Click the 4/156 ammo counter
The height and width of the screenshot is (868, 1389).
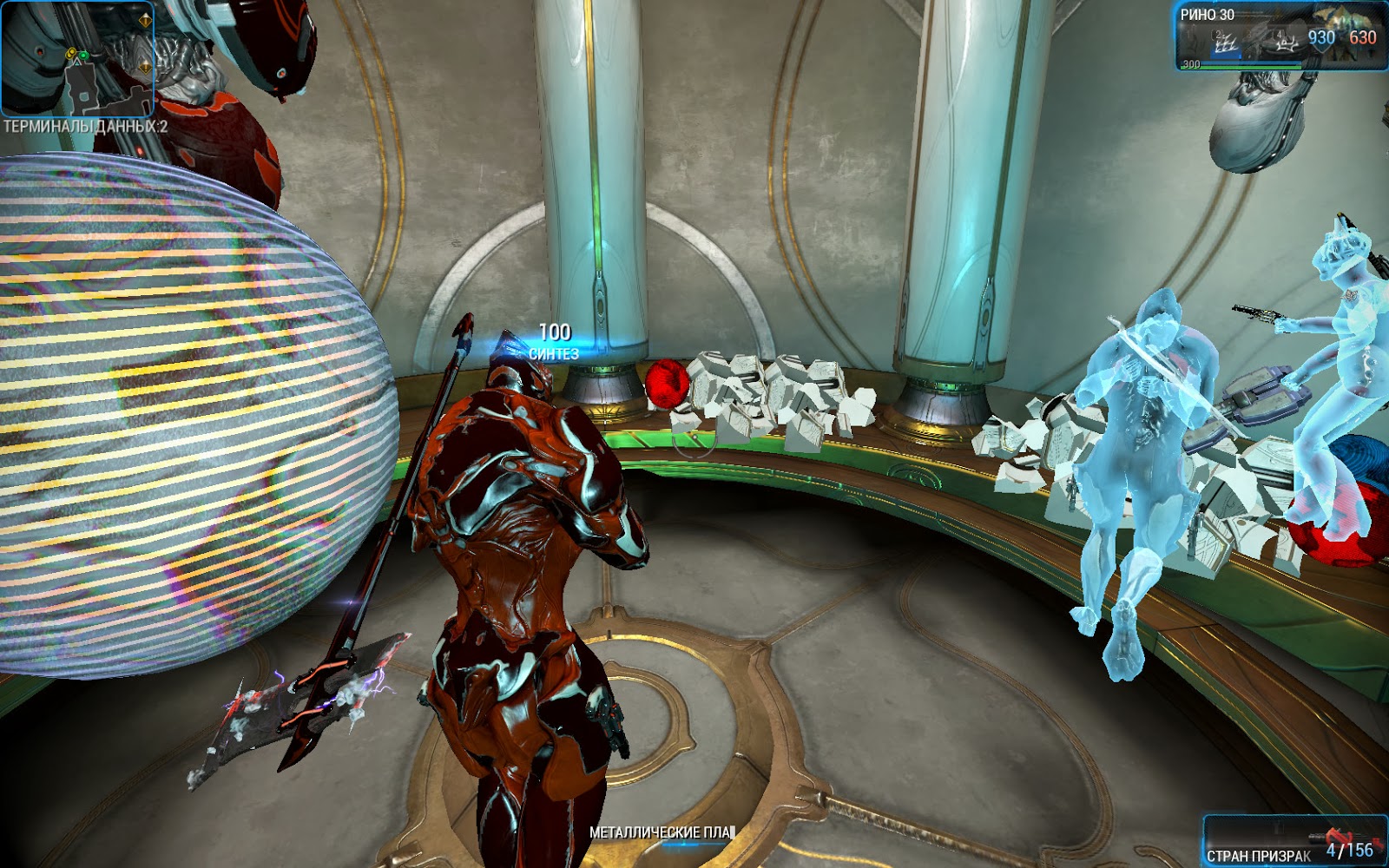[1348, 849]
